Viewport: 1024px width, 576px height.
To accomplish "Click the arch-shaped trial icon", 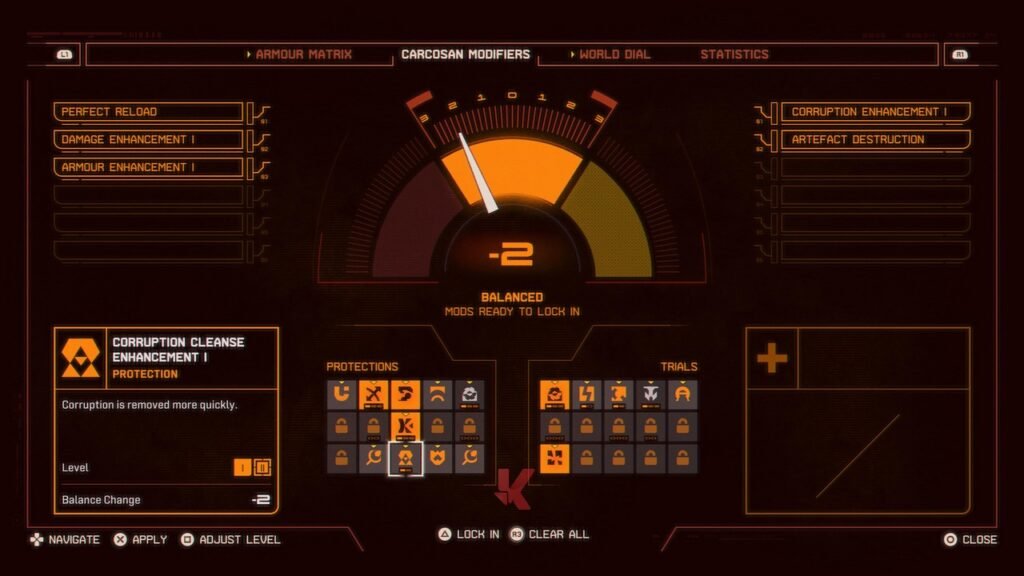I will coord(683,395).
